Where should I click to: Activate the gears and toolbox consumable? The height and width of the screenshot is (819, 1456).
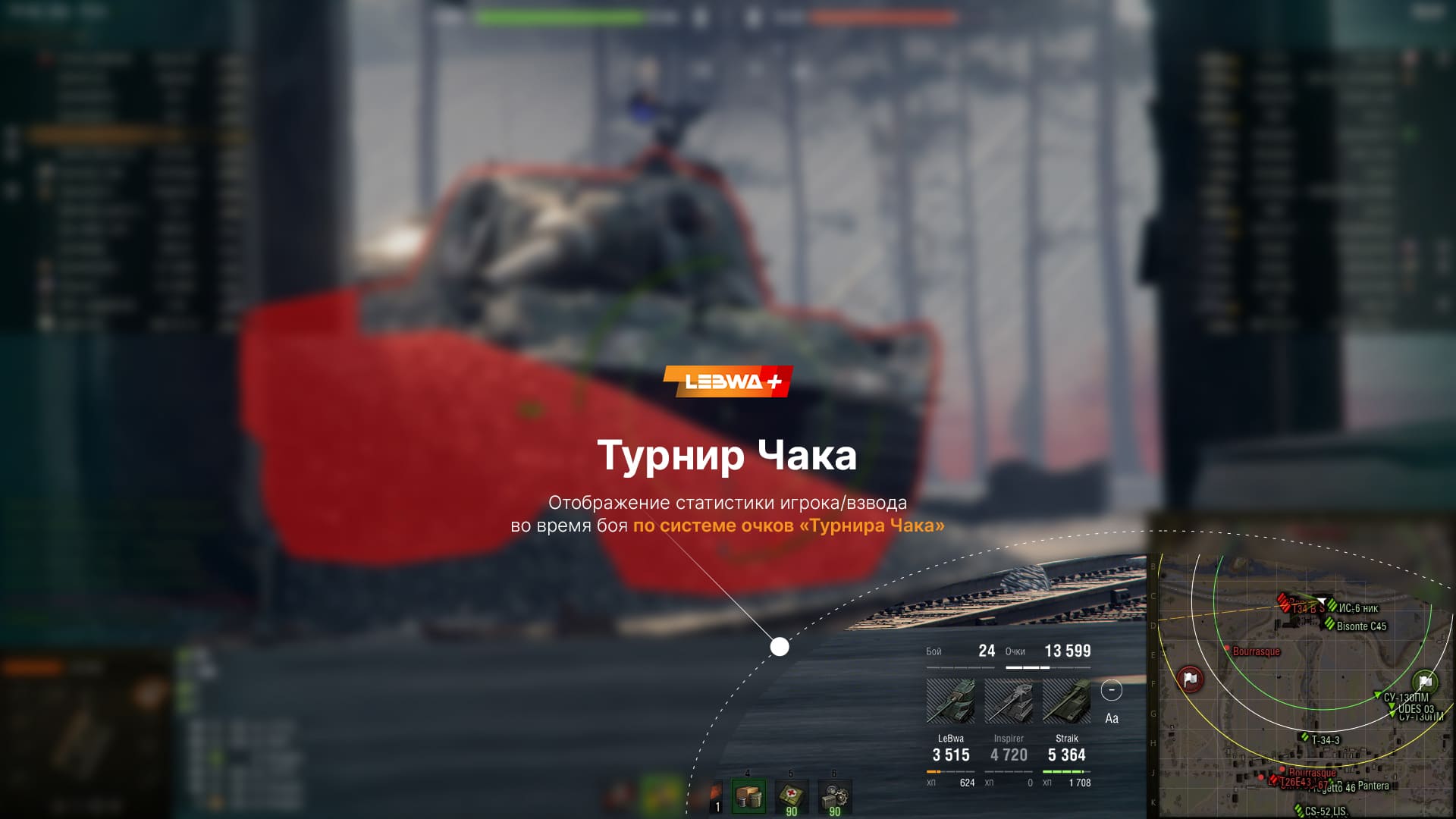click(x=834, y=797)
